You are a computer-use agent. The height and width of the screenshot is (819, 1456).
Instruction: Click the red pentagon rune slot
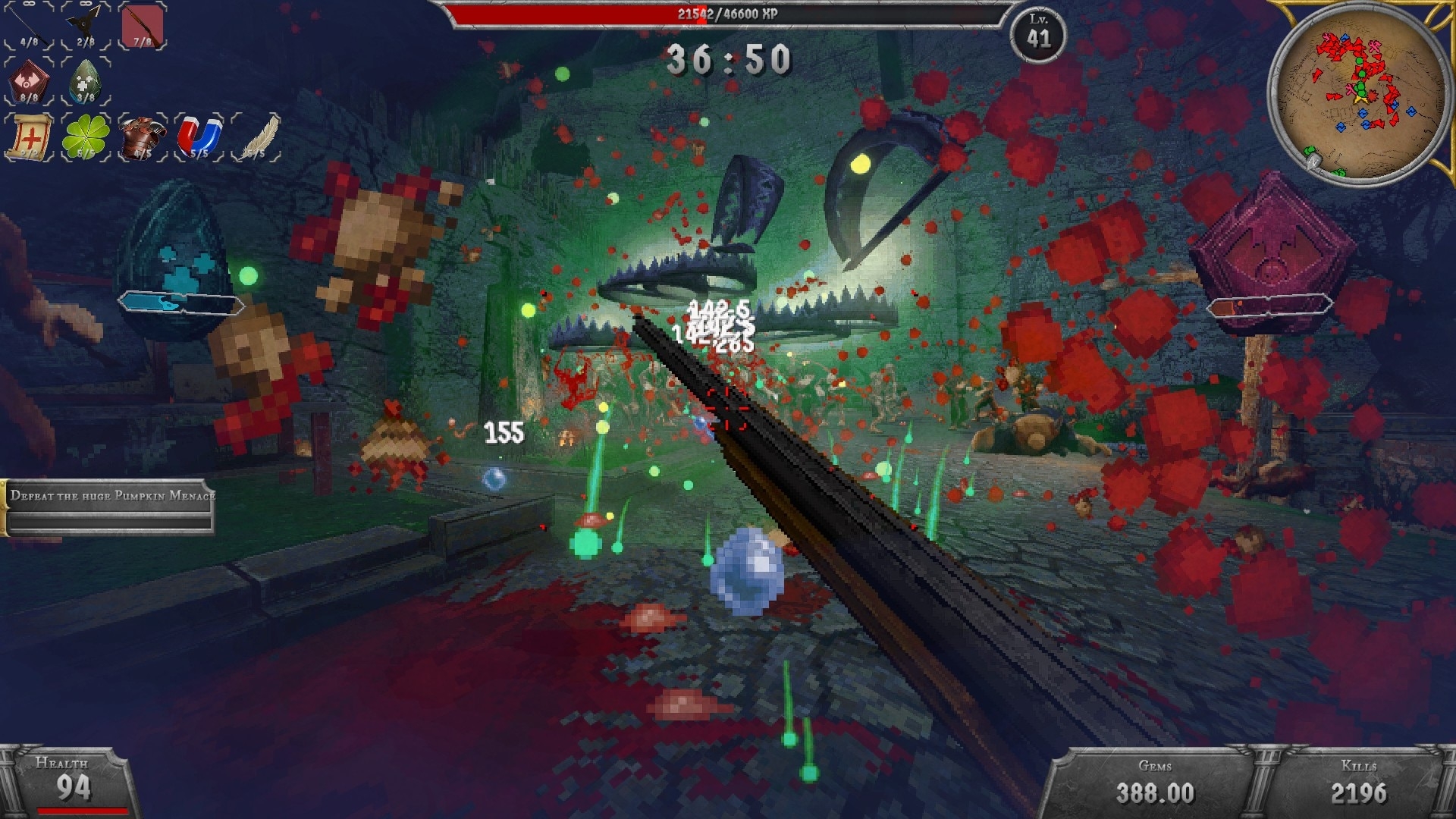[x=29, y=81]
